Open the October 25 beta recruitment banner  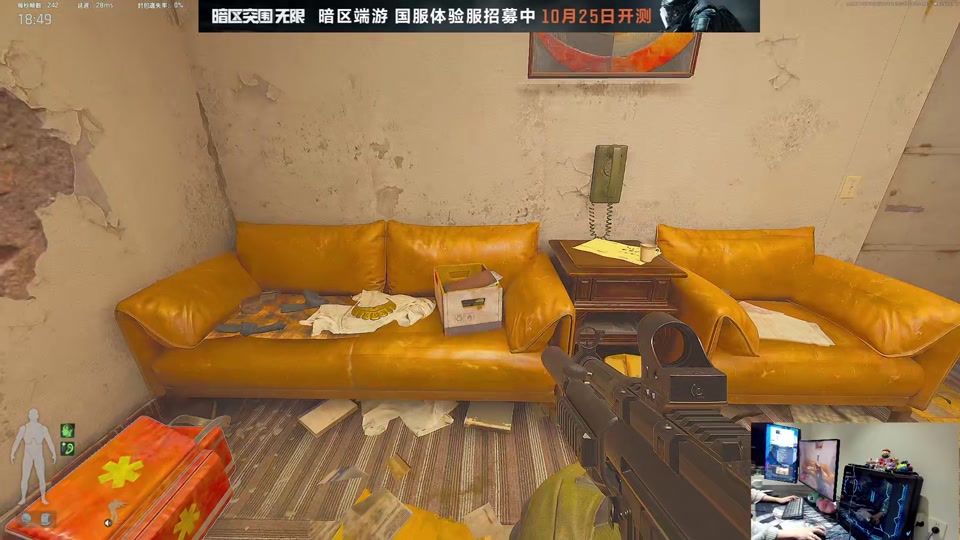click(x=478, y=16)
